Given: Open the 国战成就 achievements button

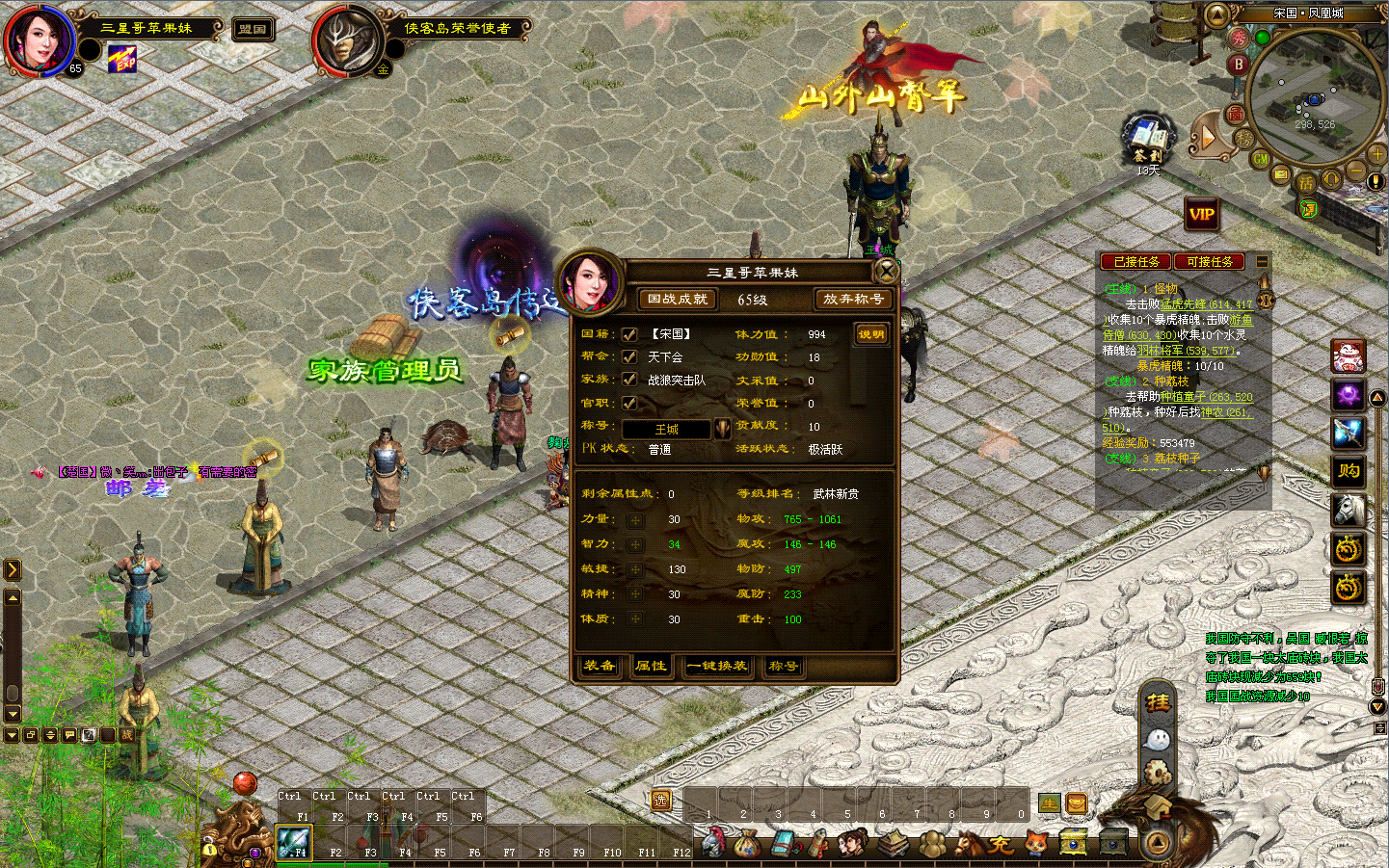Looking at the screenshot, I should tap(677, 300).
